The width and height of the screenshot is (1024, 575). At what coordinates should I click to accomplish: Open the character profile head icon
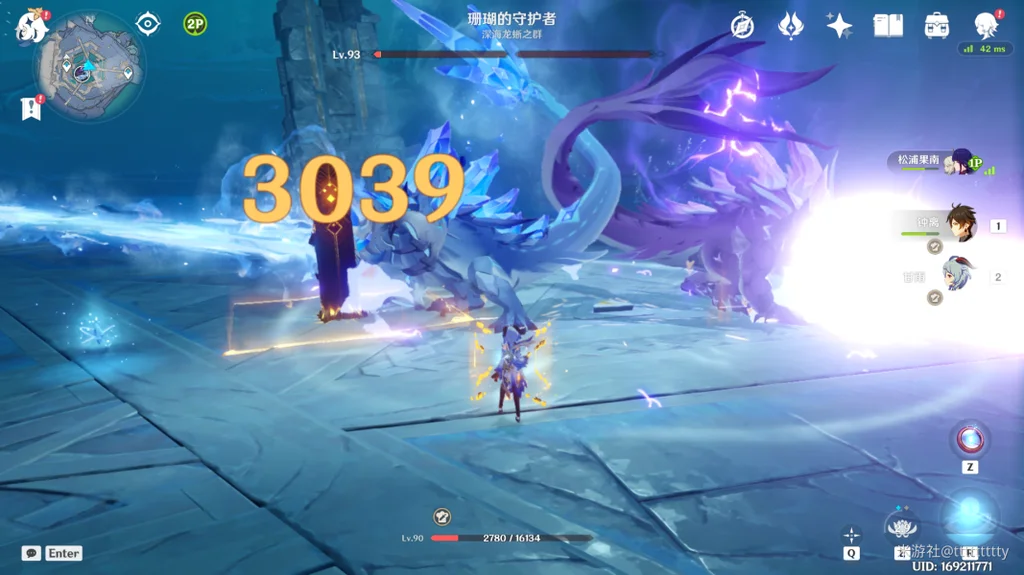(x=986, y=26)
